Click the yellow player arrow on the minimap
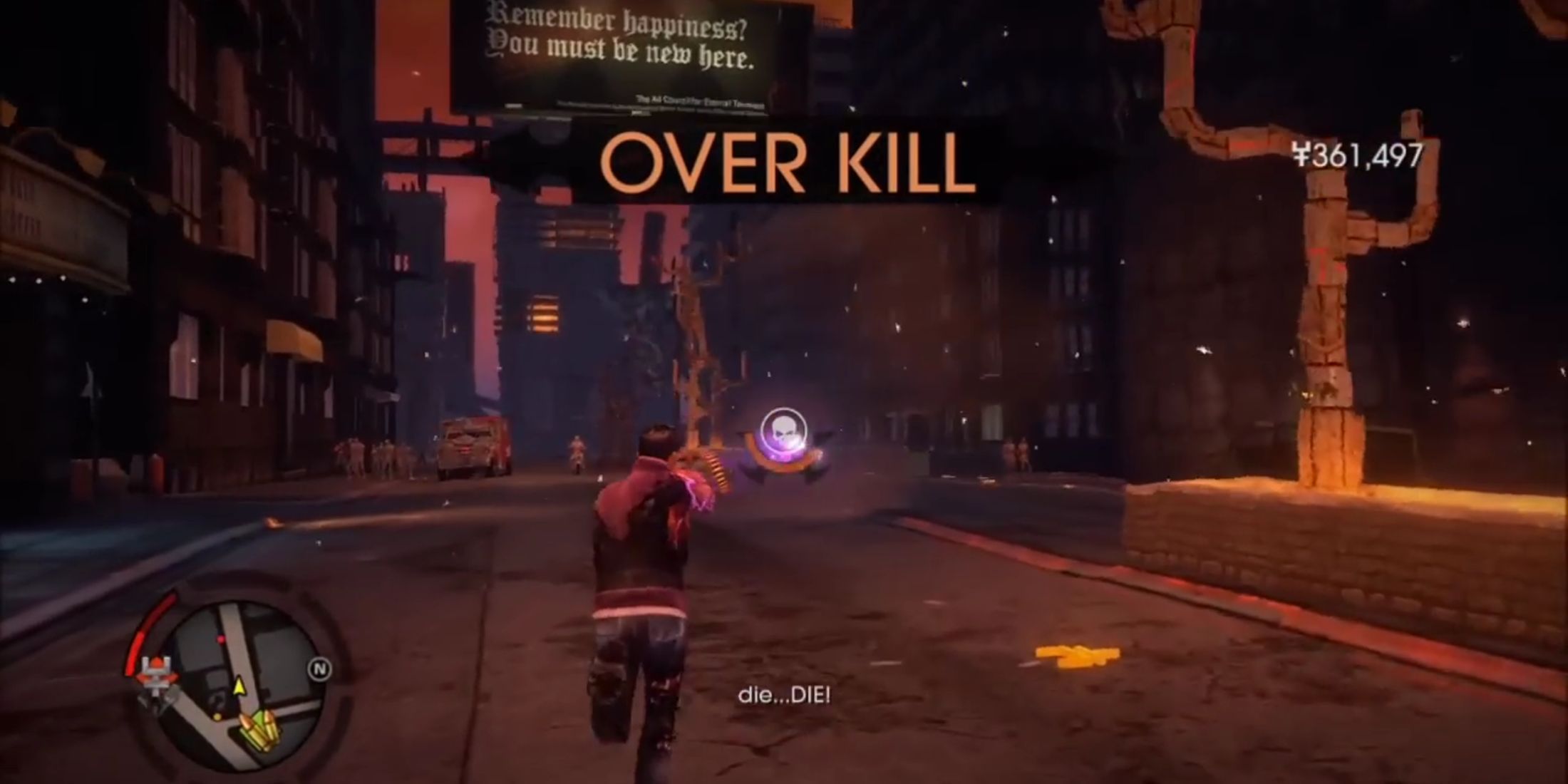Image resolution: width=1568 pixels, height=784 pixels. (x=239, y=686)
